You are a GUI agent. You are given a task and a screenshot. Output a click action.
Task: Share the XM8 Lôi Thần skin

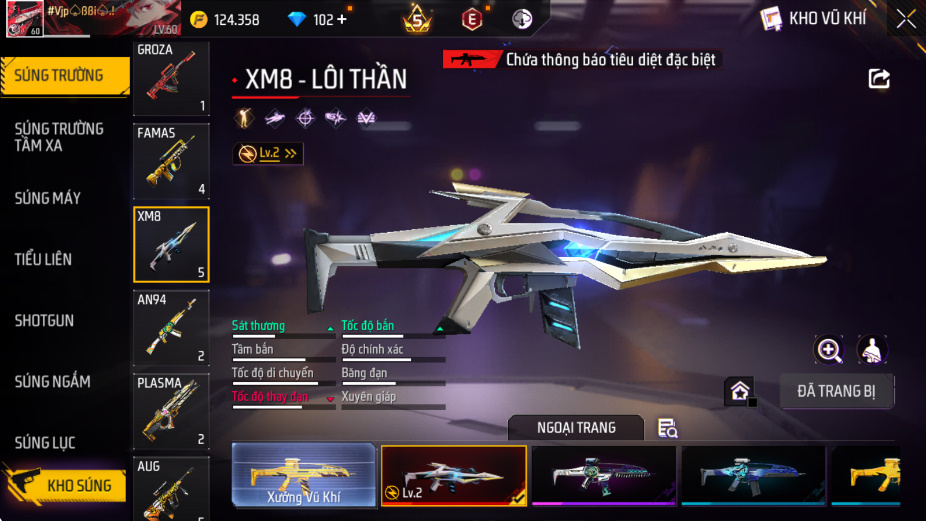pos(879,78)
